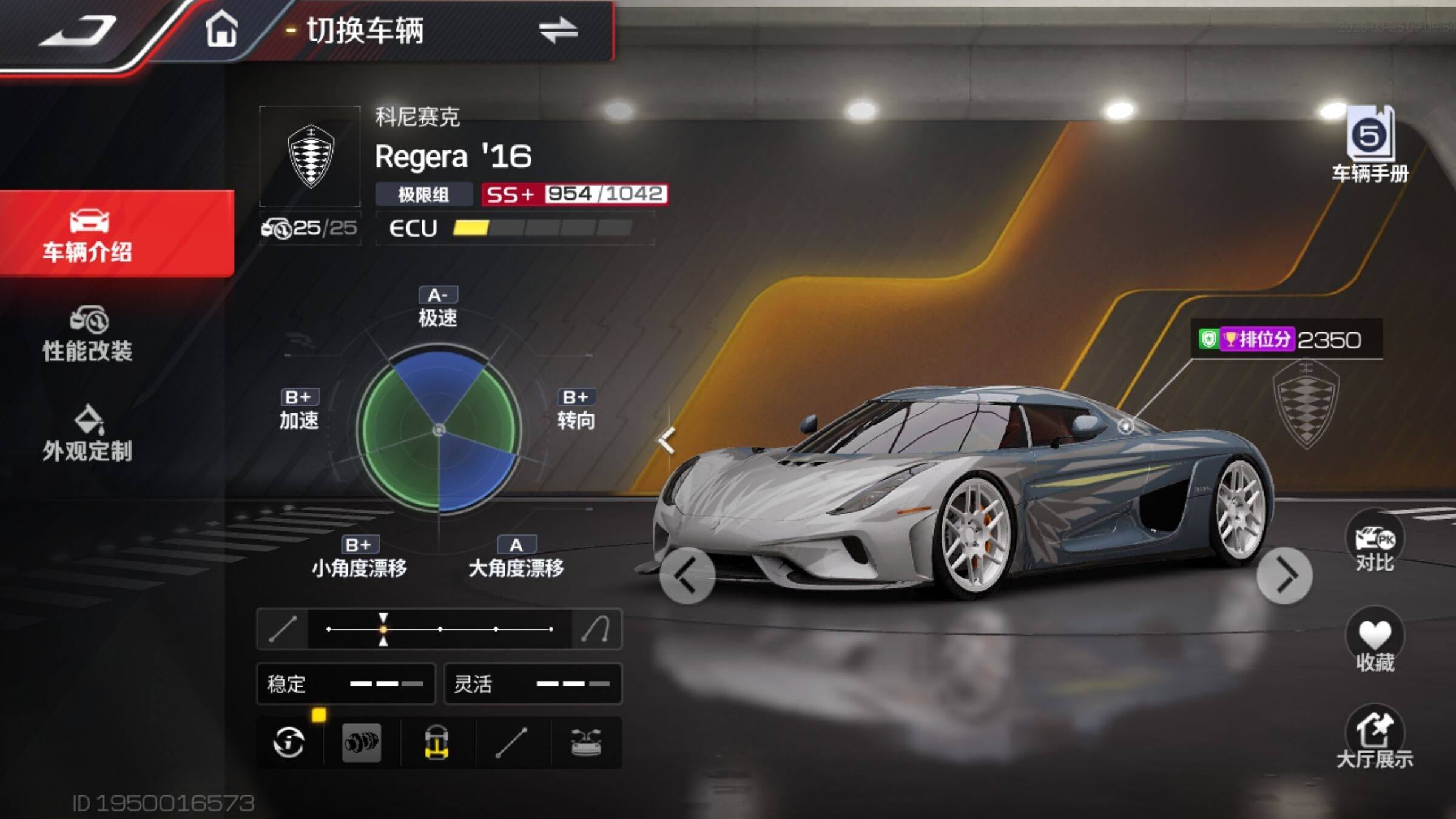Adjust the drift tuning slider marker
1456x819 pixels.
click(x=383, y=629)
